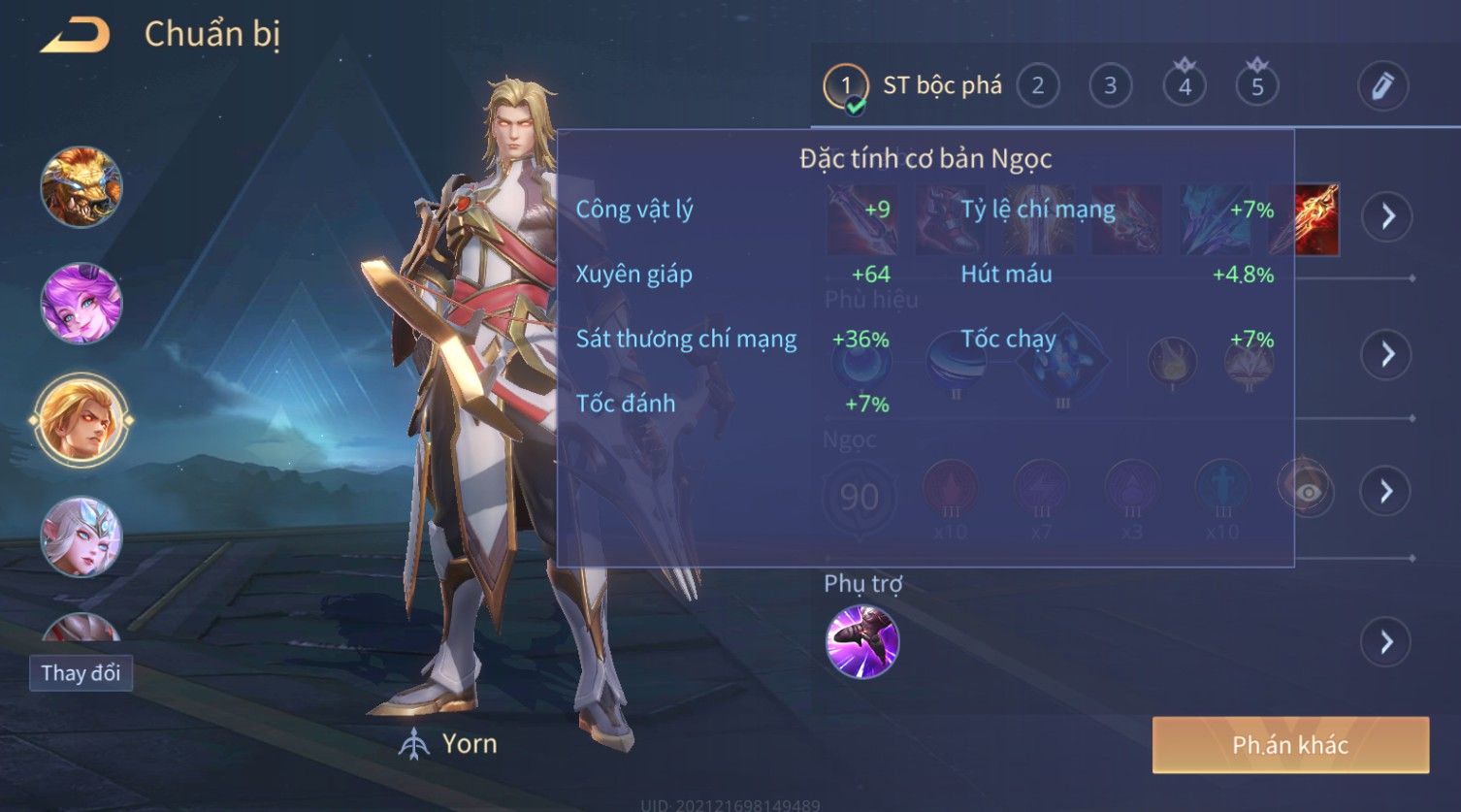The image size is (1461, 812).
Task: Pick the white-haired crowned hero portrait
Action: point(81,536)
